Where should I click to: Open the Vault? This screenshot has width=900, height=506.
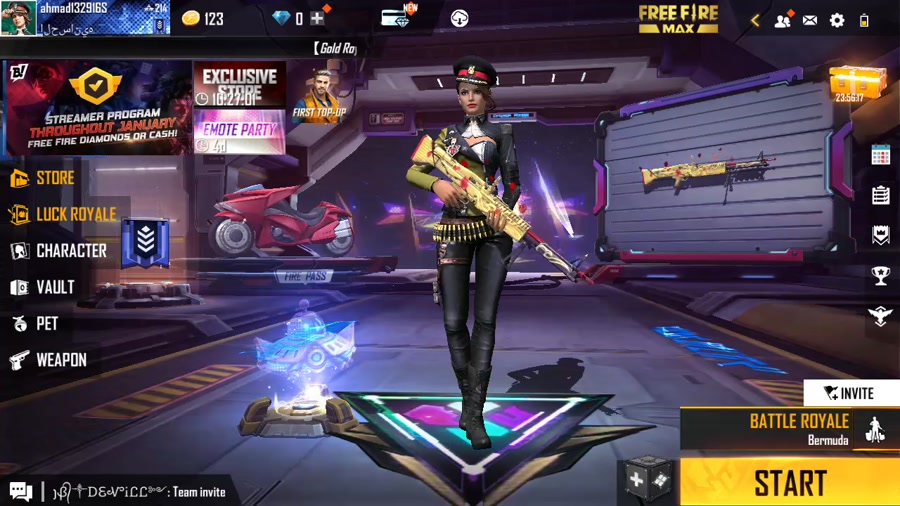43,288
